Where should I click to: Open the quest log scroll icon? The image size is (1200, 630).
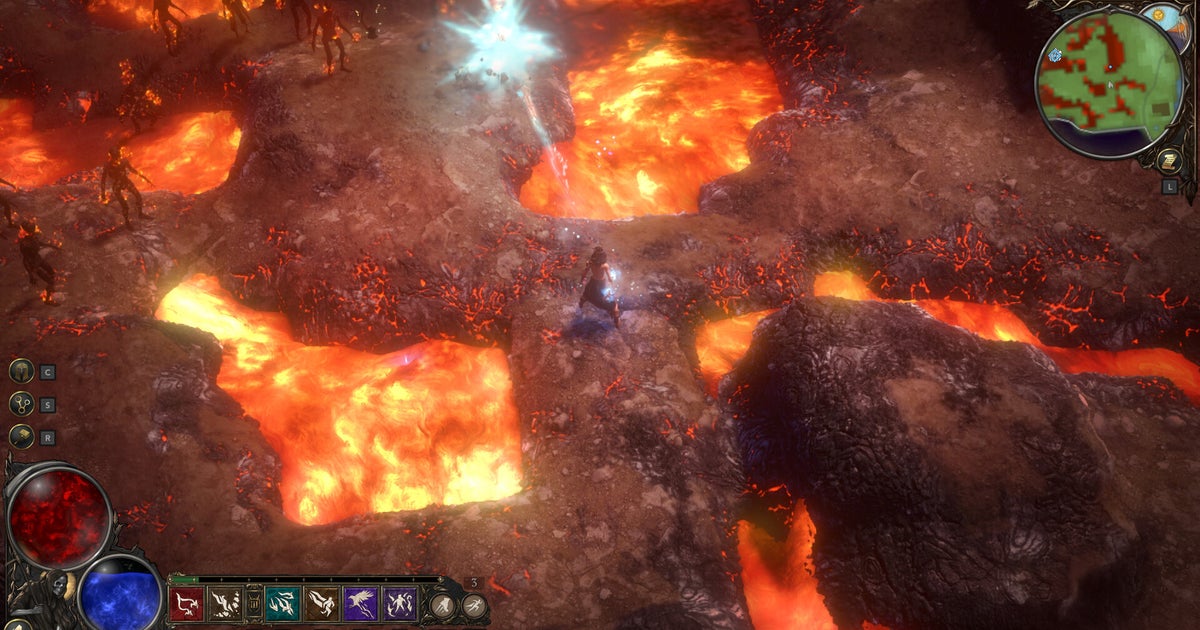[1168, 161]
